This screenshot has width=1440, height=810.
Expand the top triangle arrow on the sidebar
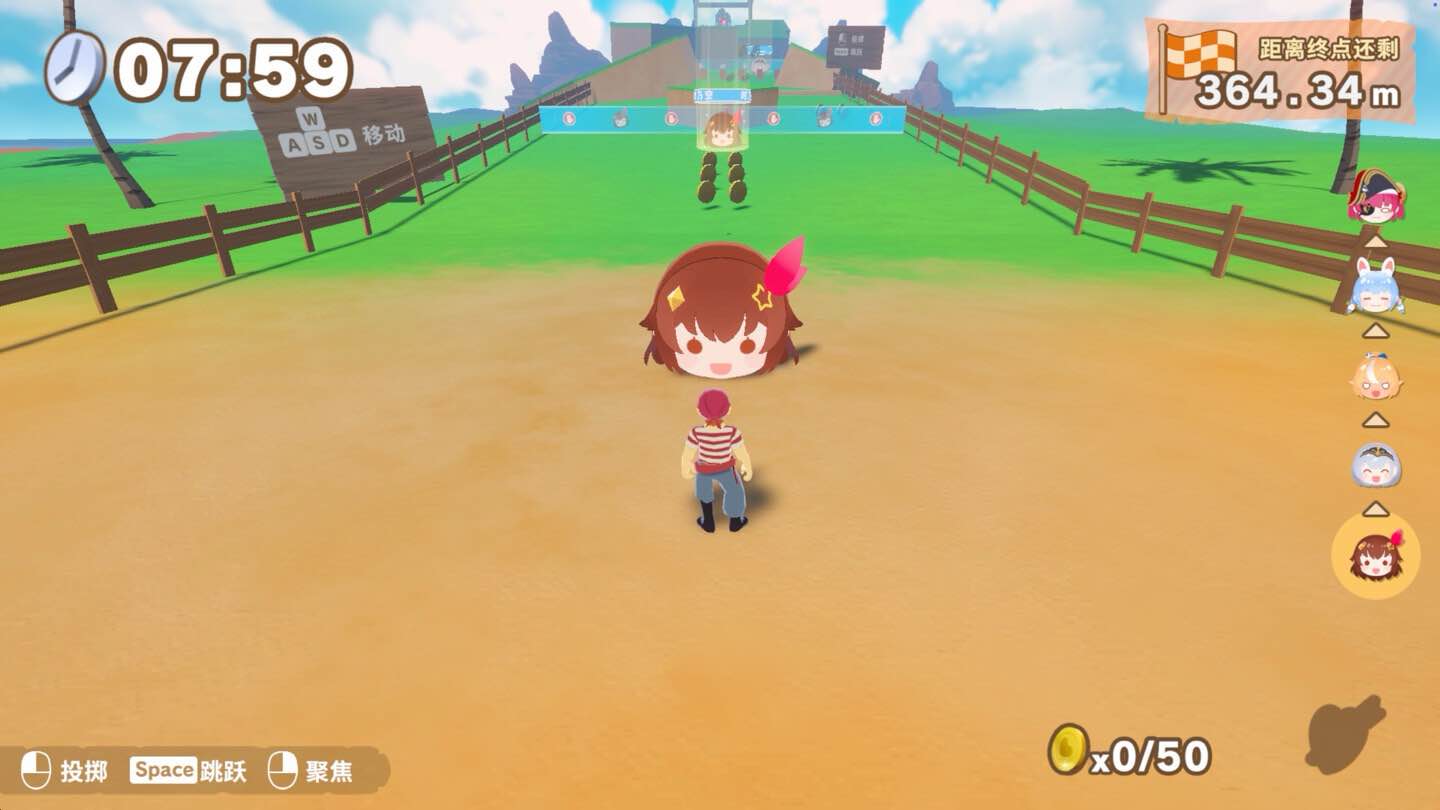pos(1375,244)
